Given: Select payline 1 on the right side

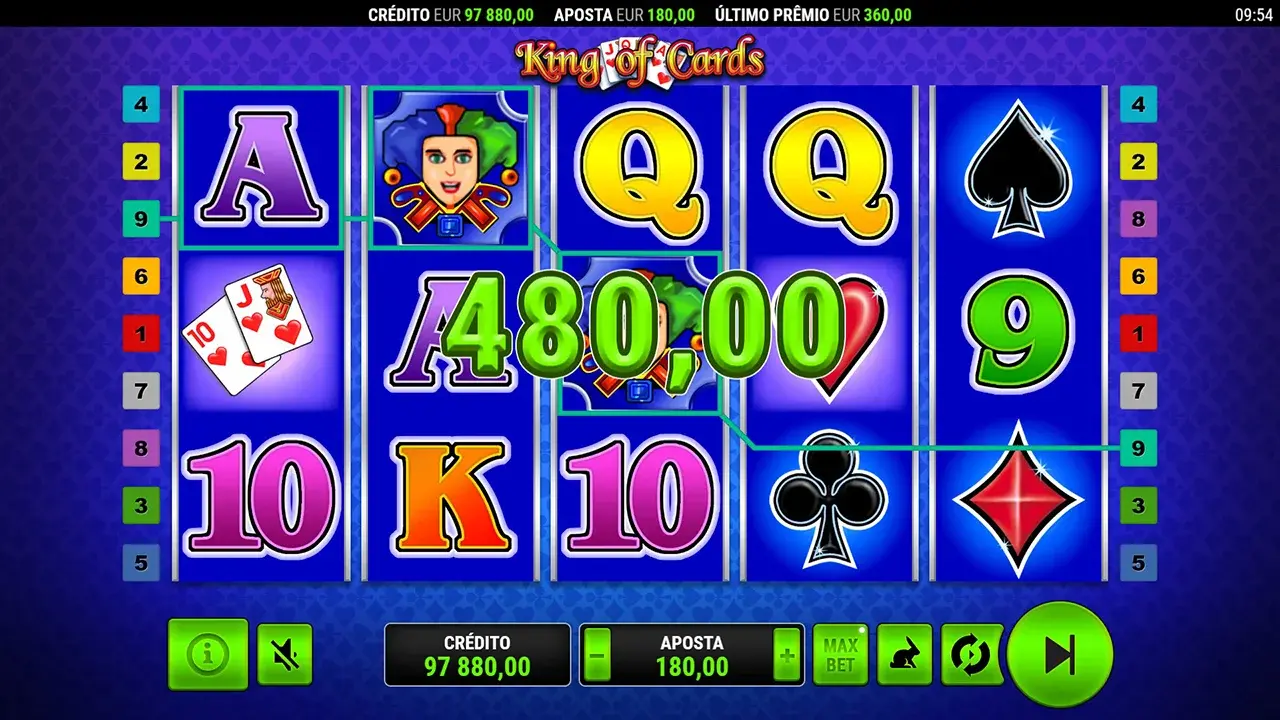Looking at the screenshot, I should coord(1138,334).
